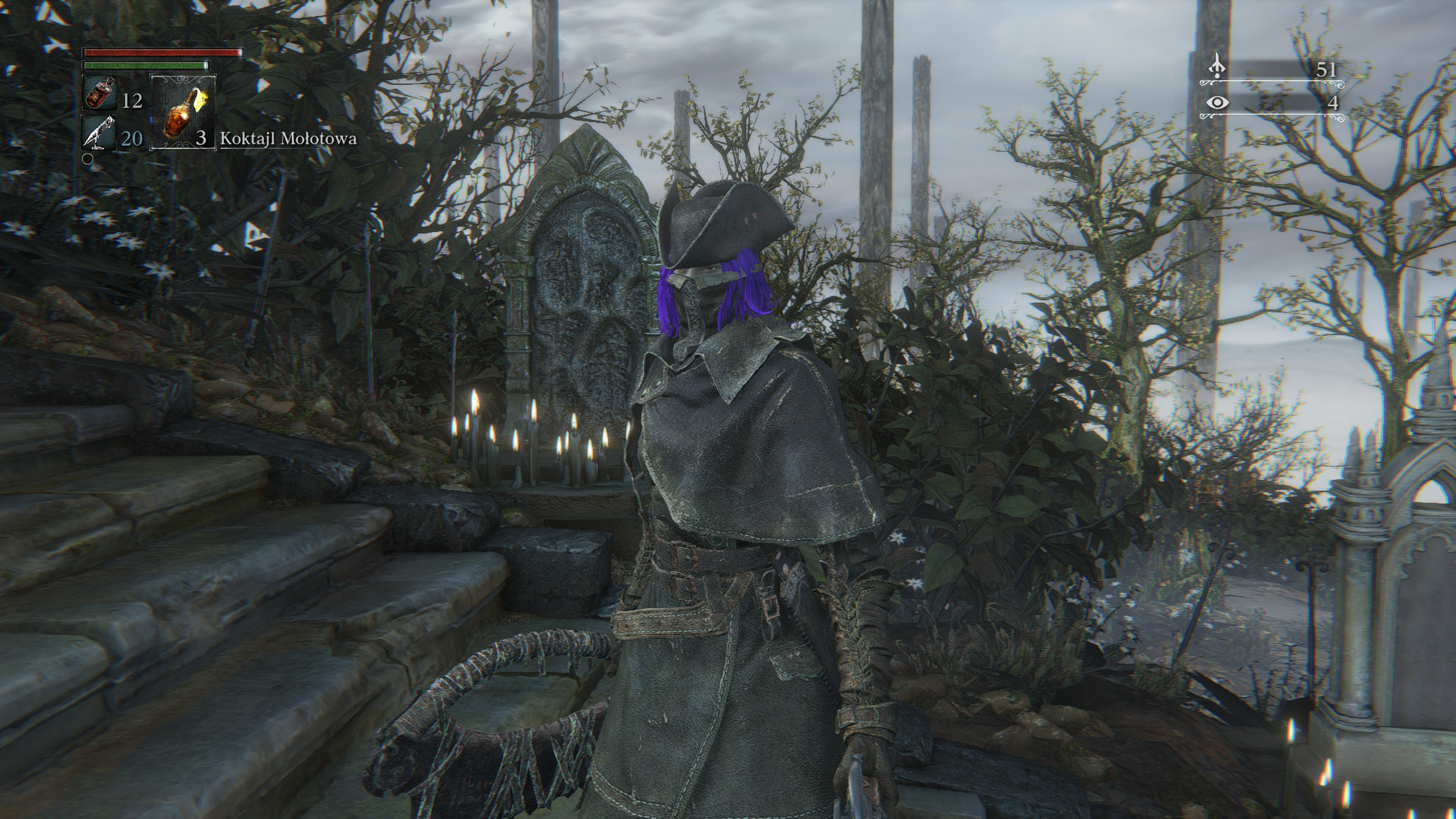
Task: Select the Blood Vial item slot
Action: pyautogui.click(x=101, y=94)
